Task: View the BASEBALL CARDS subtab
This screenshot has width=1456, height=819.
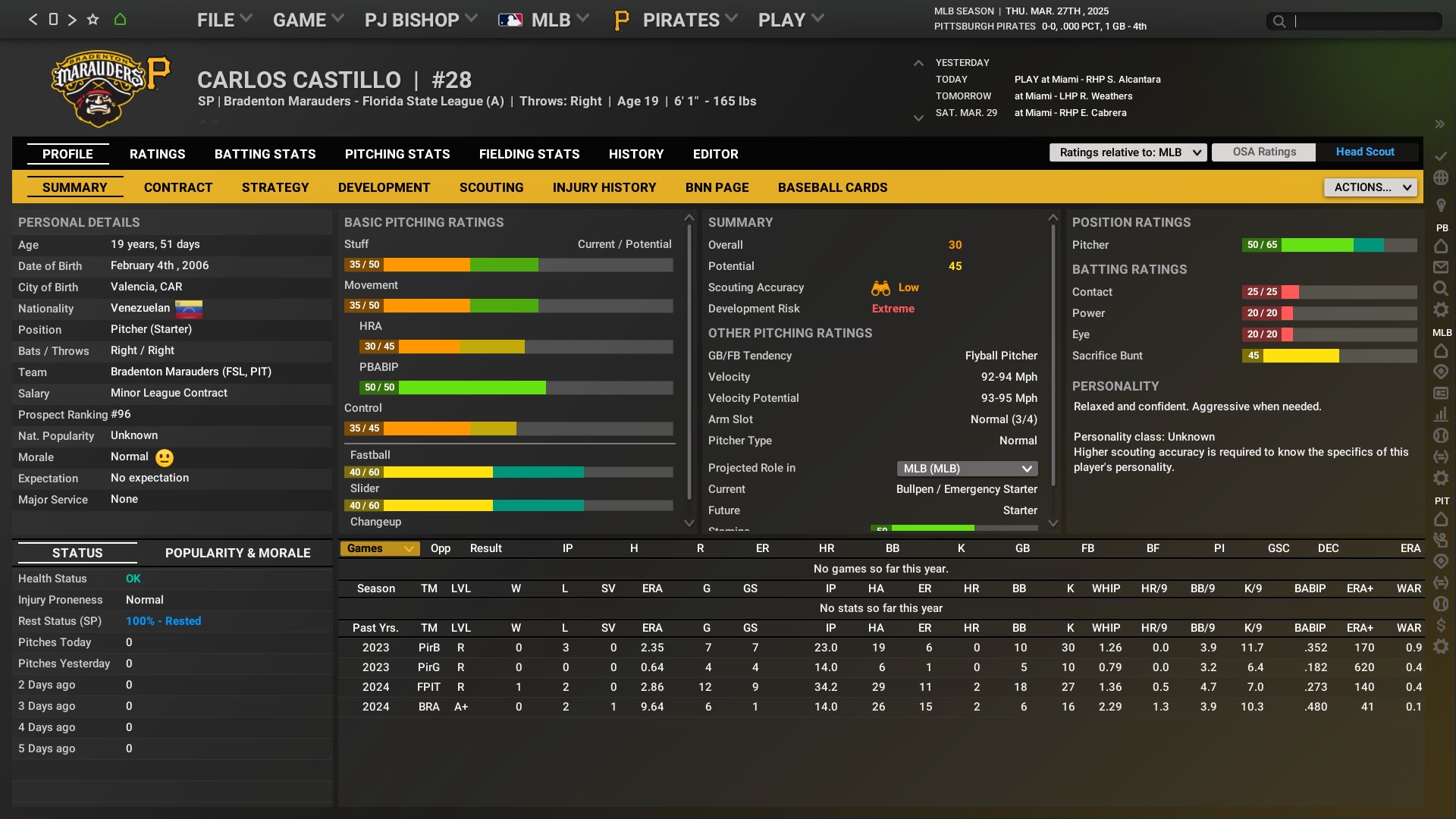Action: tap(832, 187)
